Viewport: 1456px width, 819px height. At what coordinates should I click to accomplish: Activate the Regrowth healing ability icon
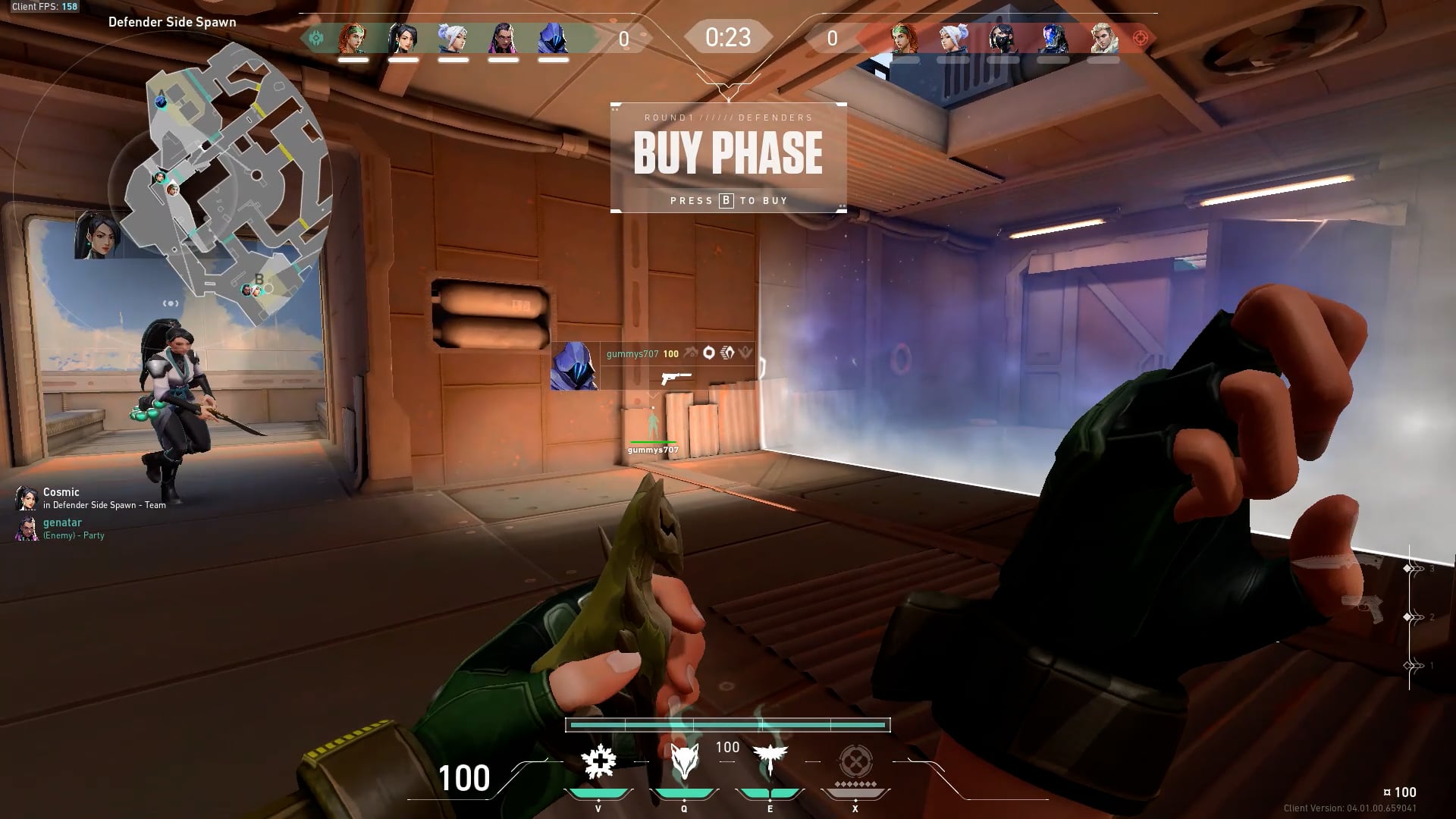pos(599,761)
